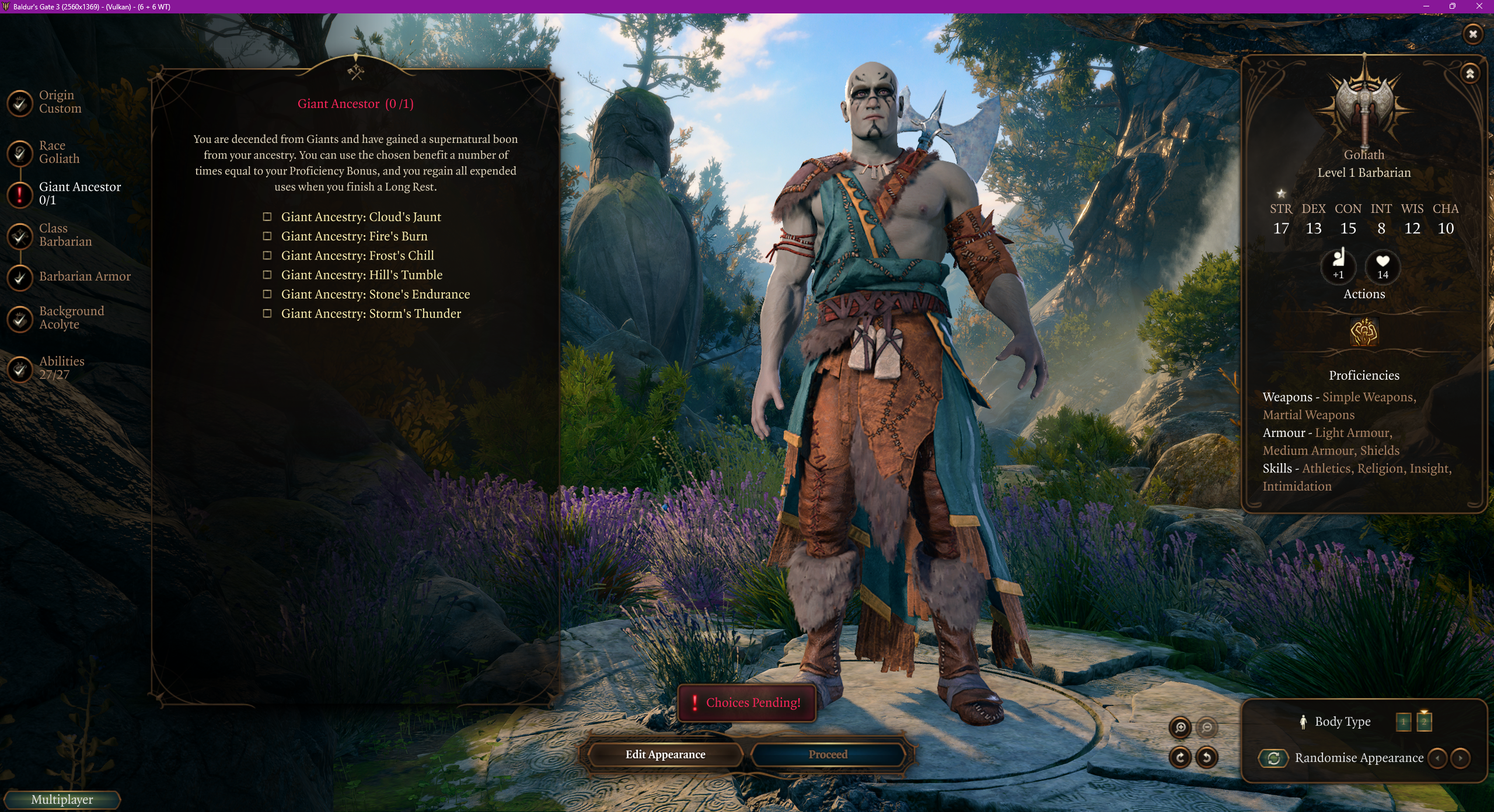1494x812 pixels.
Task: Minimize the Baldur's Gate 3 window
Action: tap(1426, 6)
